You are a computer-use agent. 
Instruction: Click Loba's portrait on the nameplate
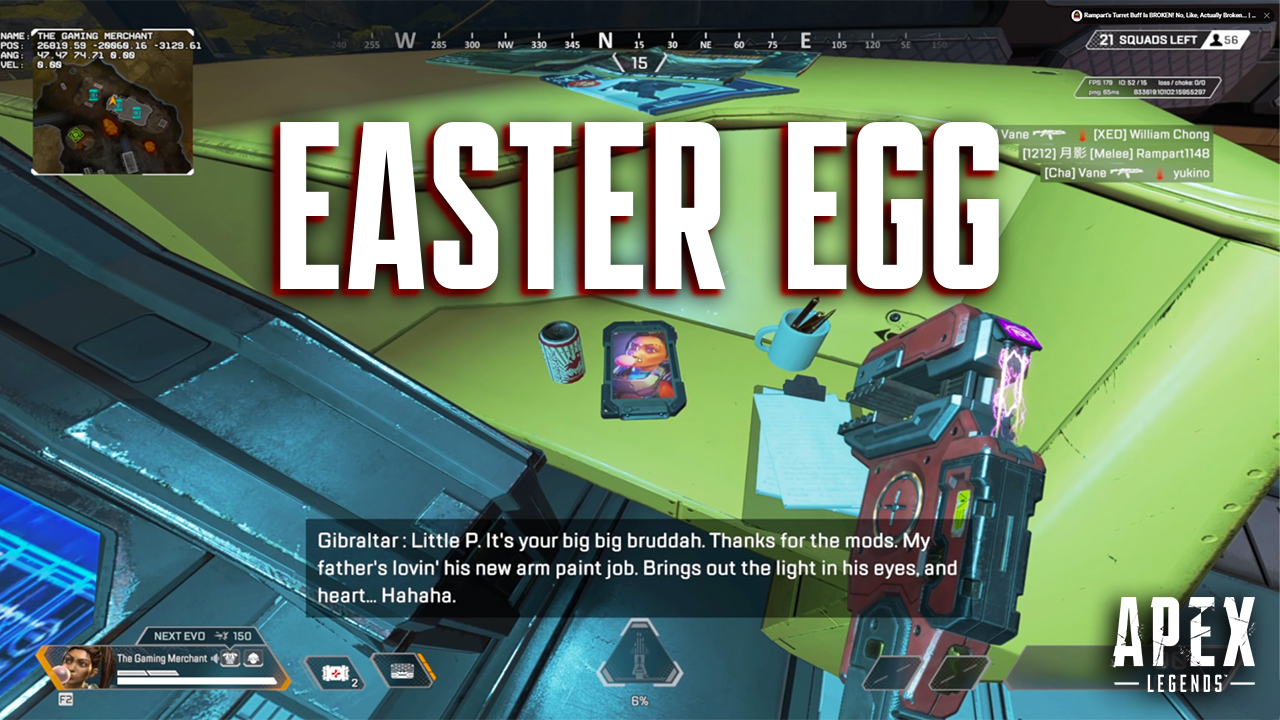pos(79,666)
